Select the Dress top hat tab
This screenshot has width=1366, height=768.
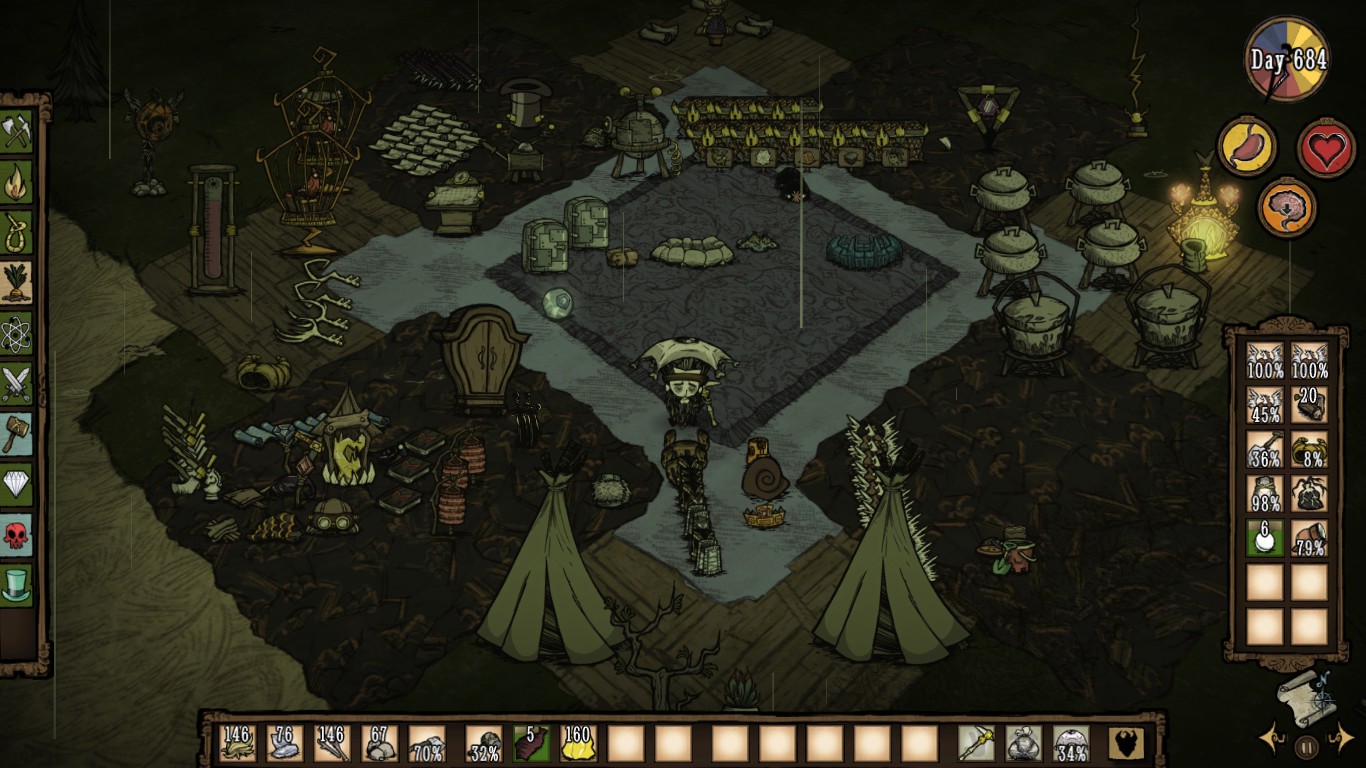click(x=17, y=584)
